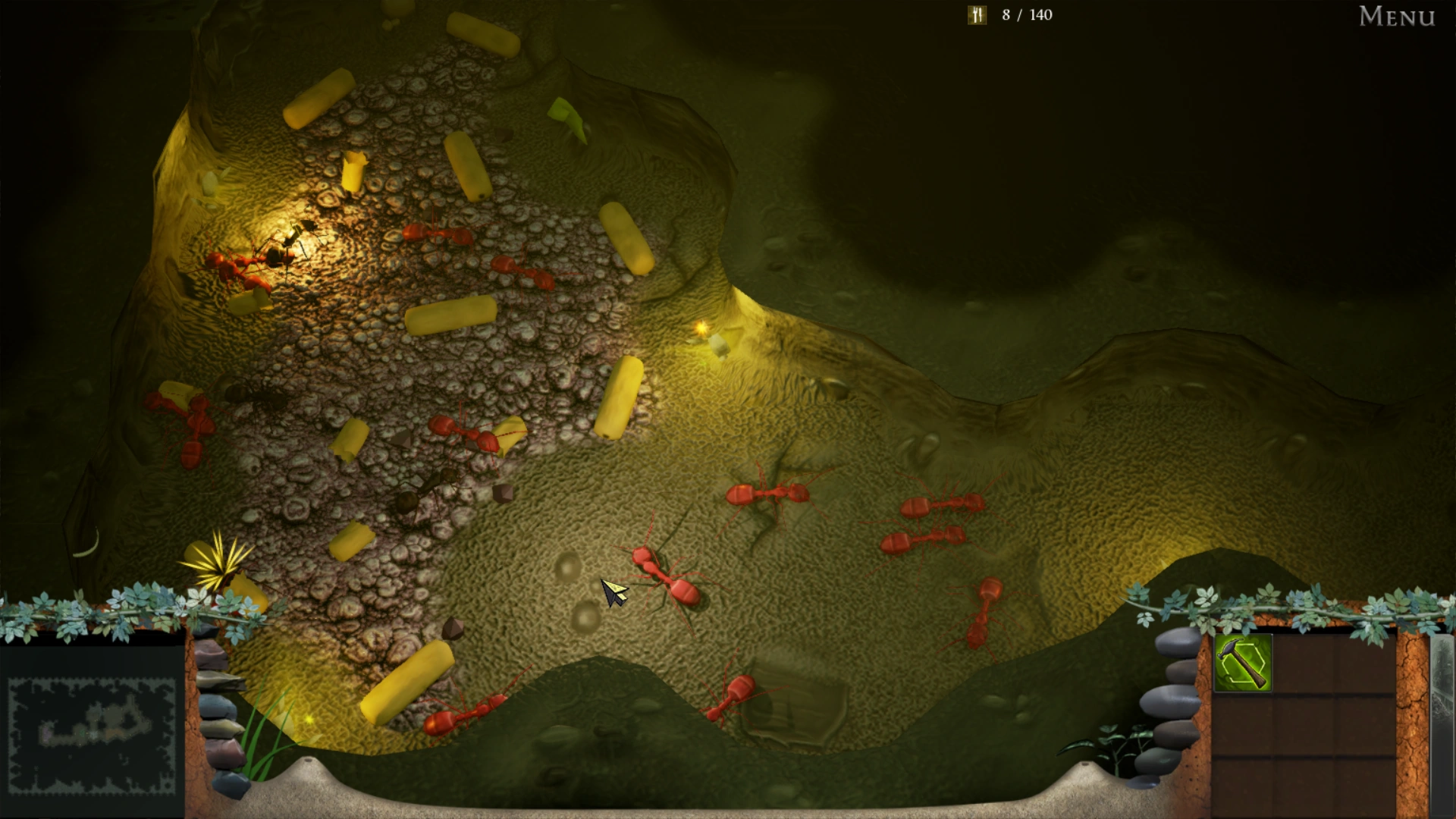Click the cutlery food counter icon

tap(977, 14)
